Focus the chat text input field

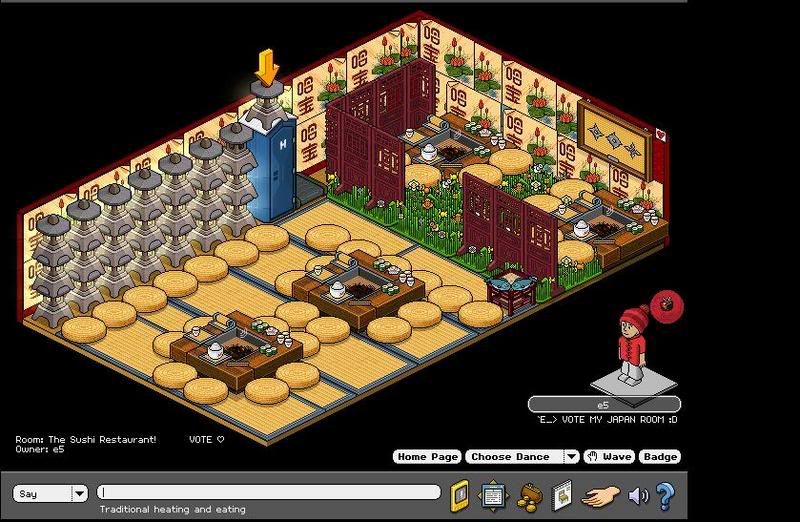pos(268,493)
